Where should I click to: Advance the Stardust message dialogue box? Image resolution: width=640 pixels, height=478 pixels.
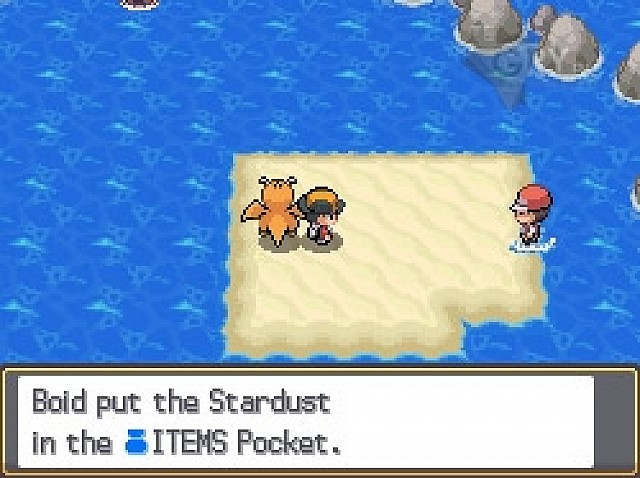coord(318,421)
